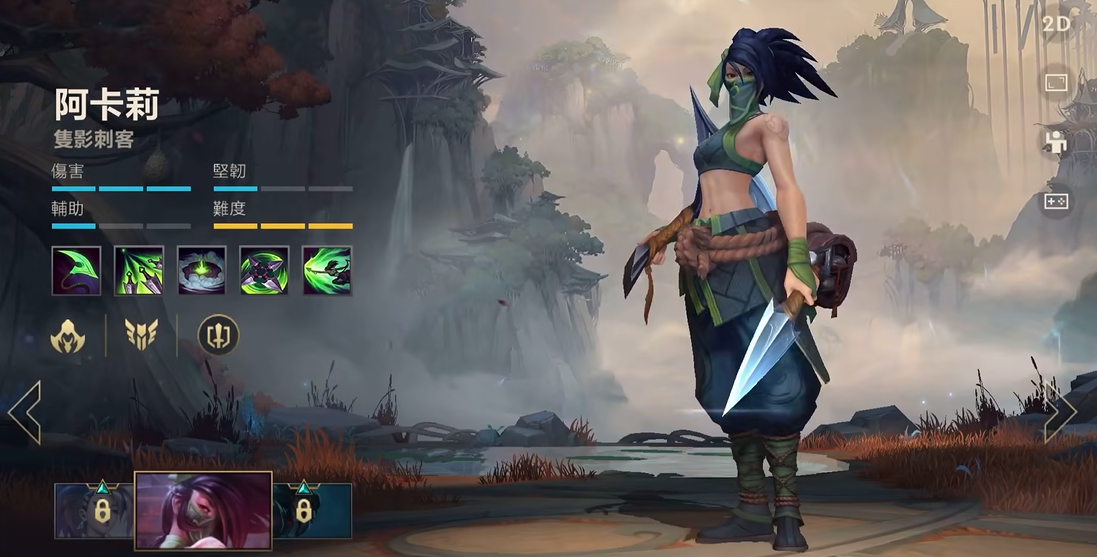Go to the next champion with right arrow
1097x557 pixels.
(x=1060, y=410)
